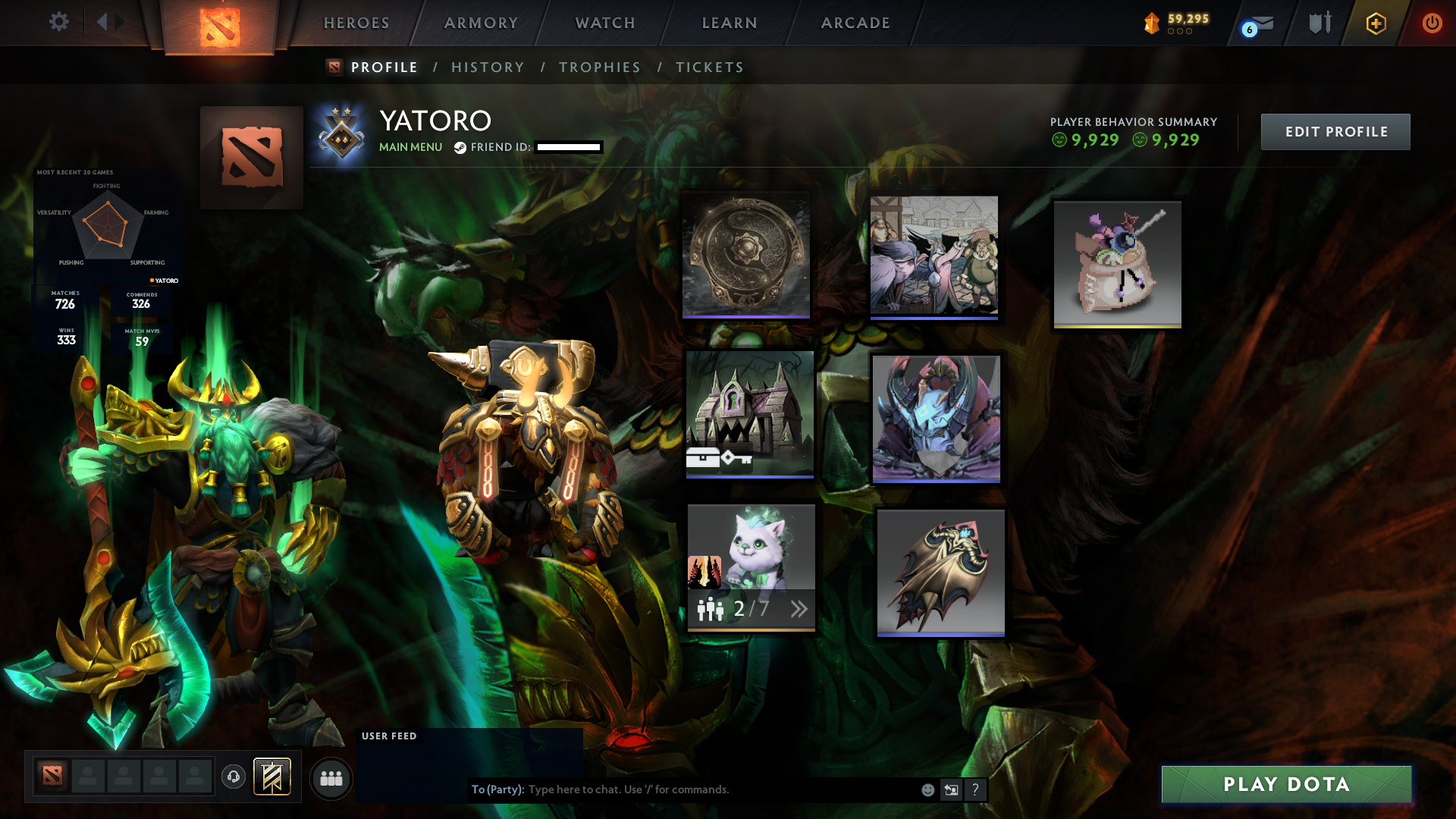
Task: Click the behavior score 9,929 summary
Action: [1092, 140]
